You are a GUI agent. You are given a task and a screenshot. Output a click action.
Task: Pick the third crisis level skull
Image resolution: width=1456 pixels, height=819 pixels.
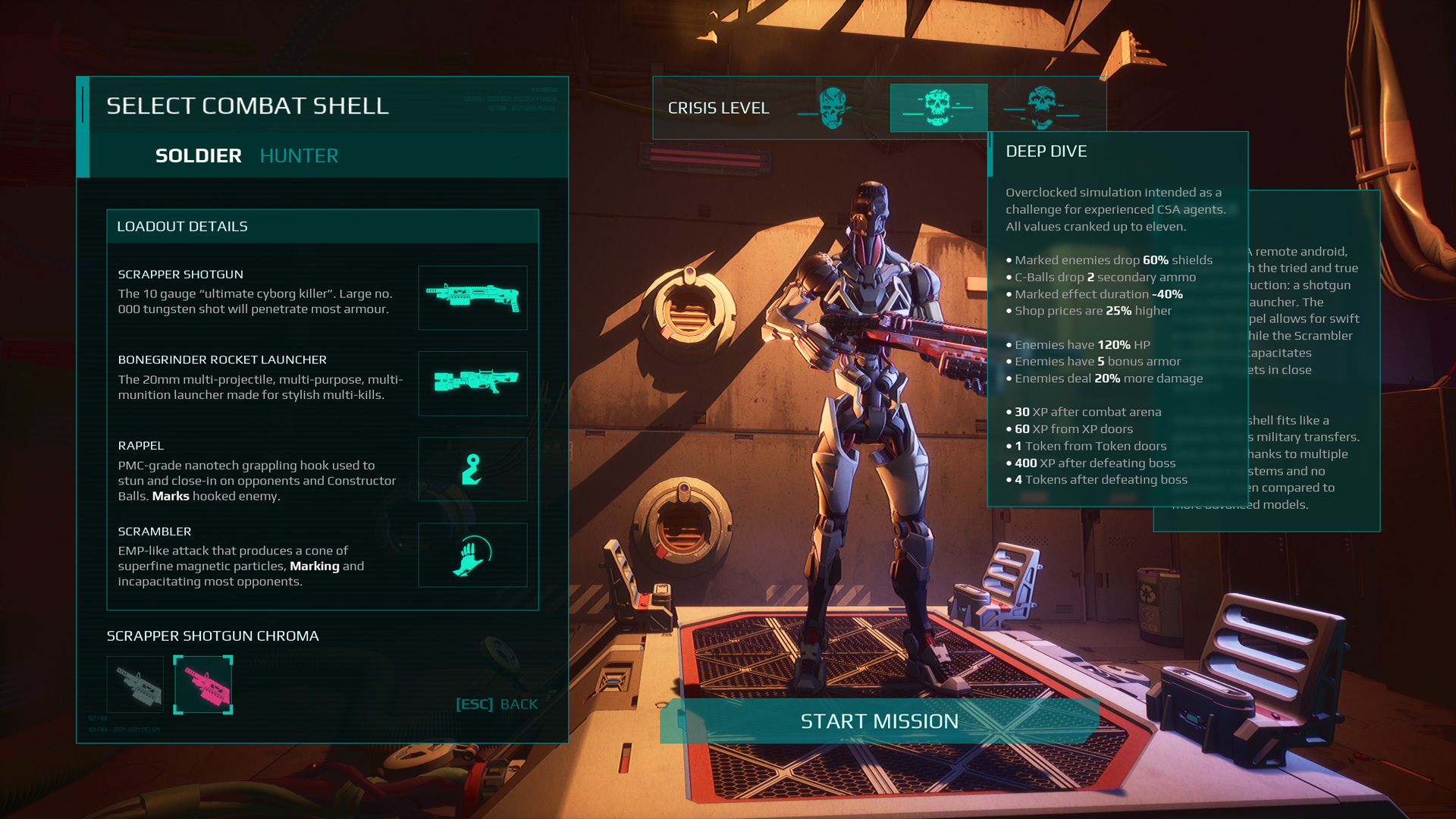coord(1042,108)
